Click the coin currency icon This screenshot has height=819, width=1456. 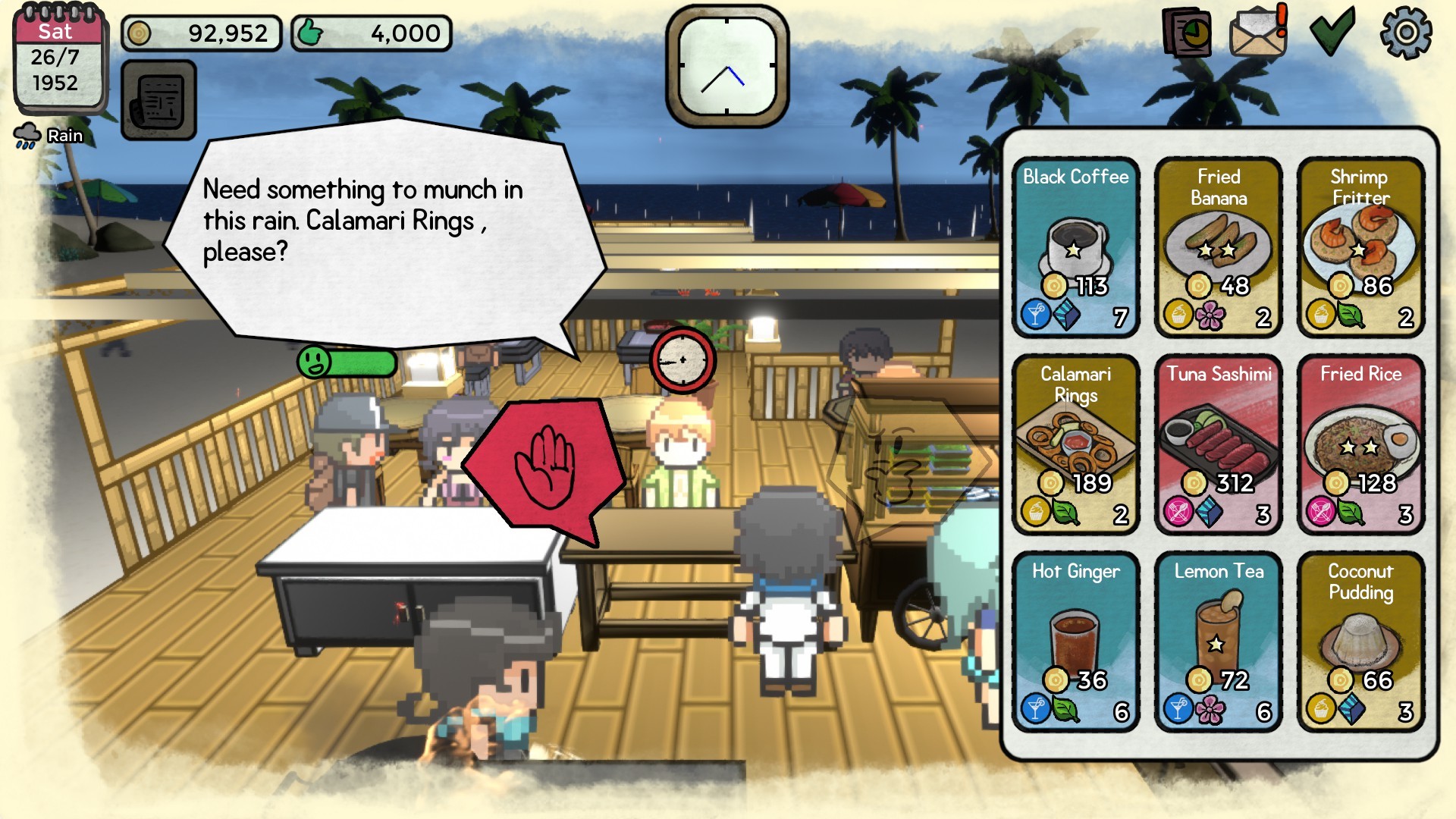[139, 32]
